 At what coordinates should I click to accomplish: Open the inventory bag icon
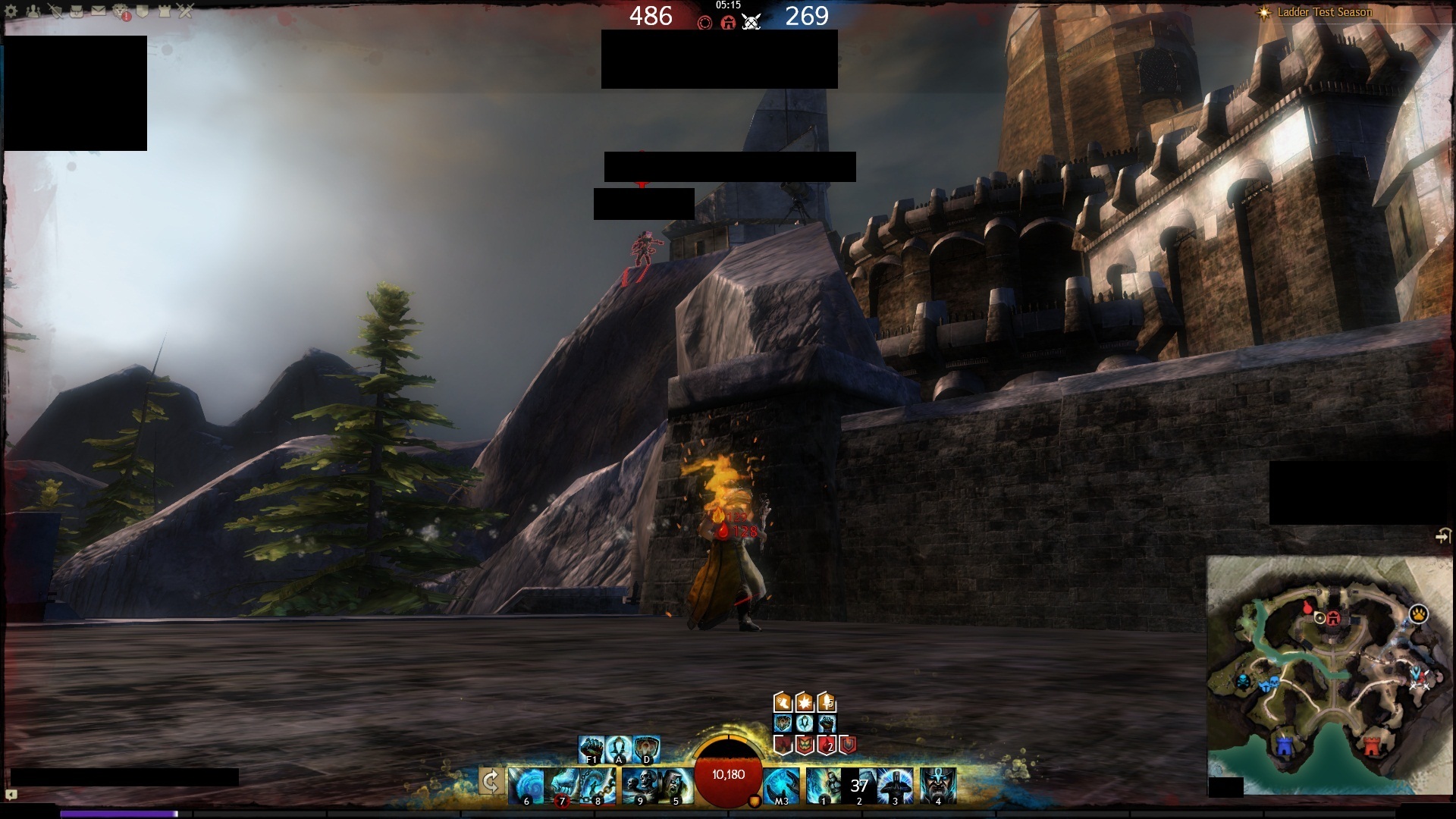[x=77, y=11]
